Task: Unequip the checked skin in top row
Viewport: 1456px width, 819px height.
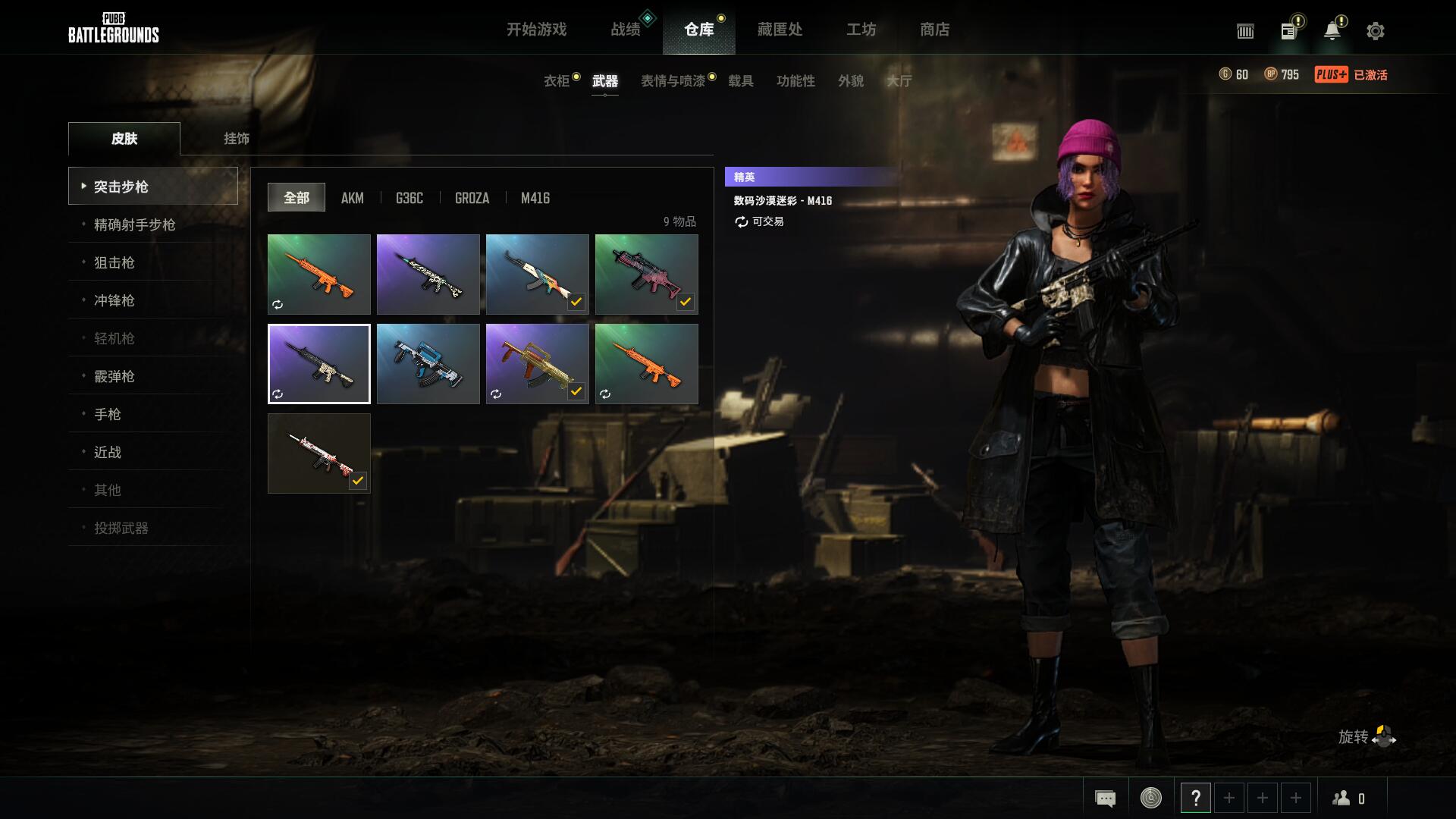Action: [x=576, y=301]
